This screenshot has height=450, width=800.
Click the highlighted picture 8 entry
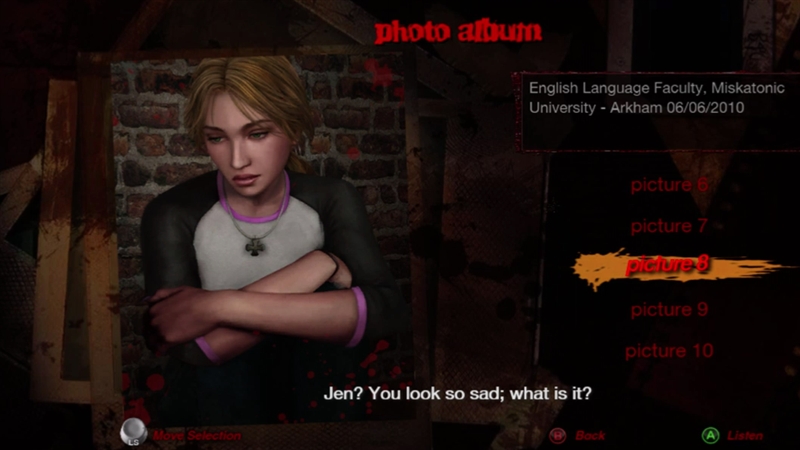(667, 266)
